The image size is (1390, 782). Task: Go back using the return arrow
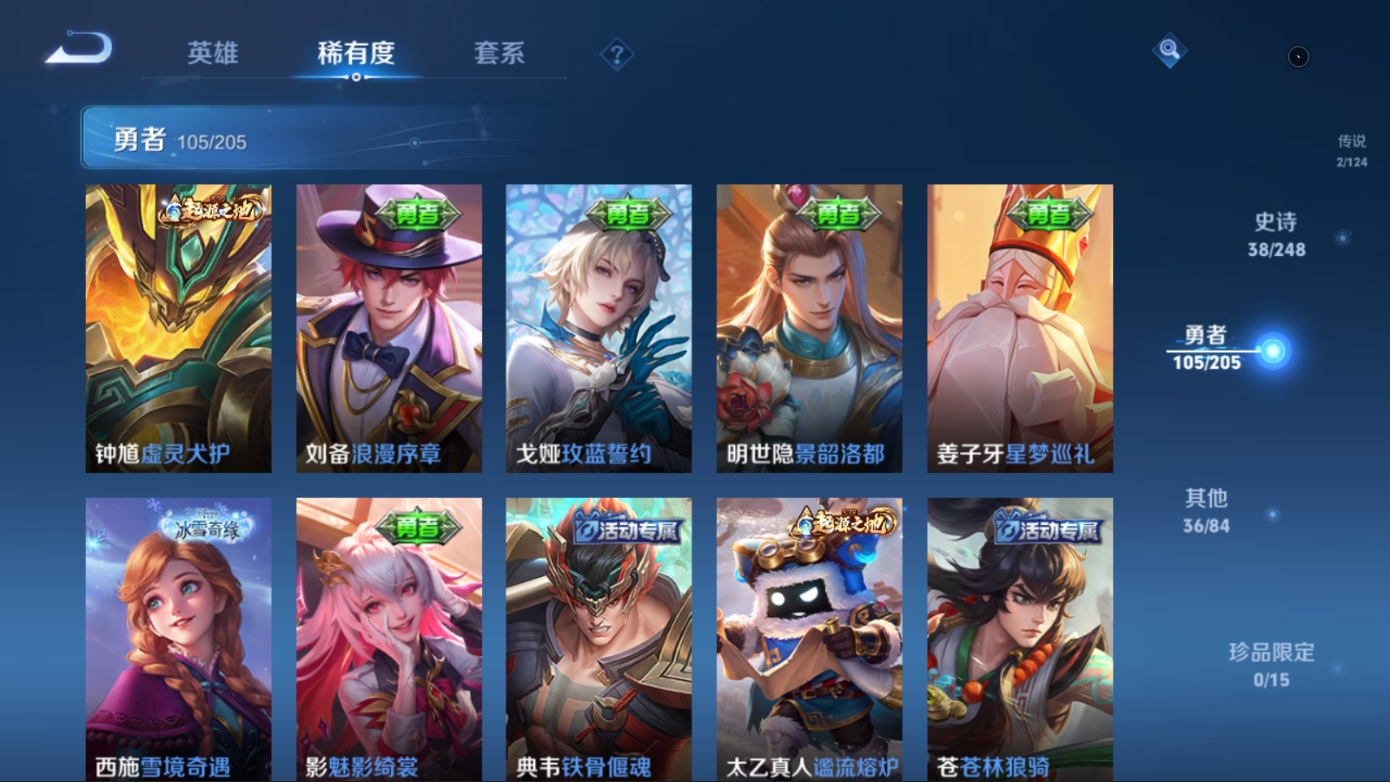pos(79,48)
